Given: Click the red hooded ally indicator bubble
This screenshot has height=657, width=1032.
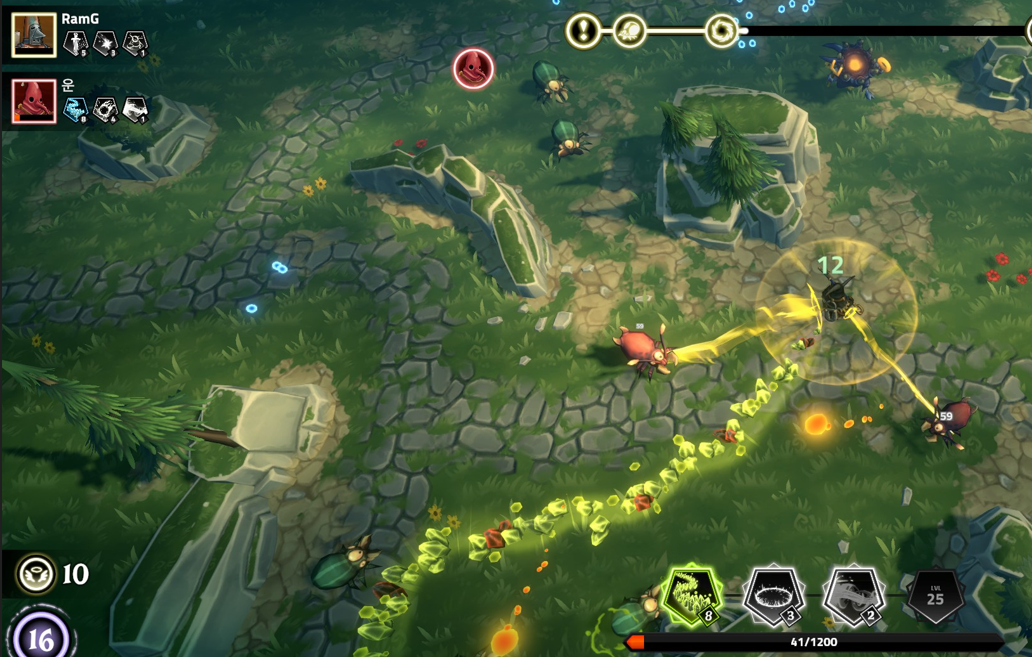Looking at the screenshot, I should (473, 69).
